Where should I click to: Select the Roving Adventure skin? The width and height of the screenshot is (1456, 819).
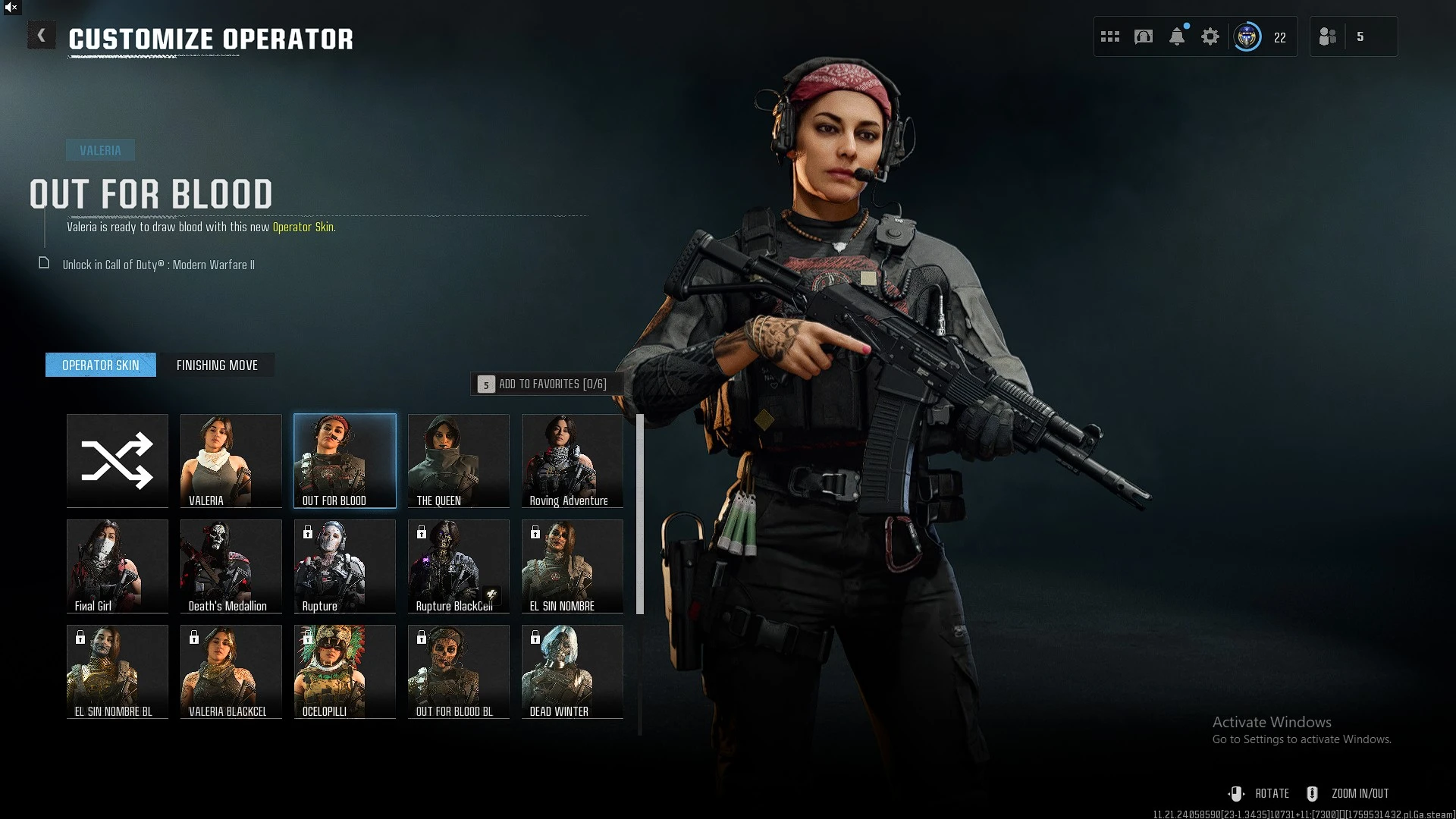point(573,460)
